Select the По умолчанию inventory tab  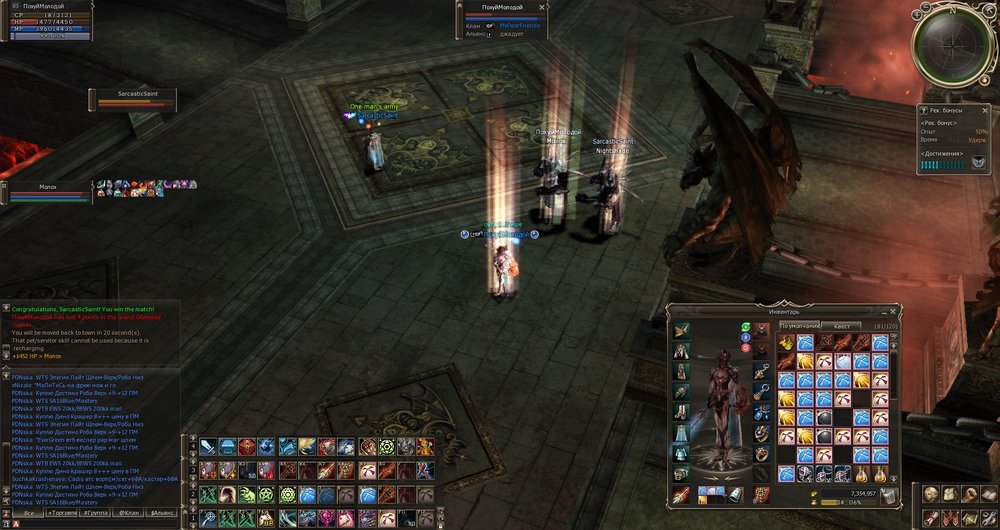click(x=799, y=326)
